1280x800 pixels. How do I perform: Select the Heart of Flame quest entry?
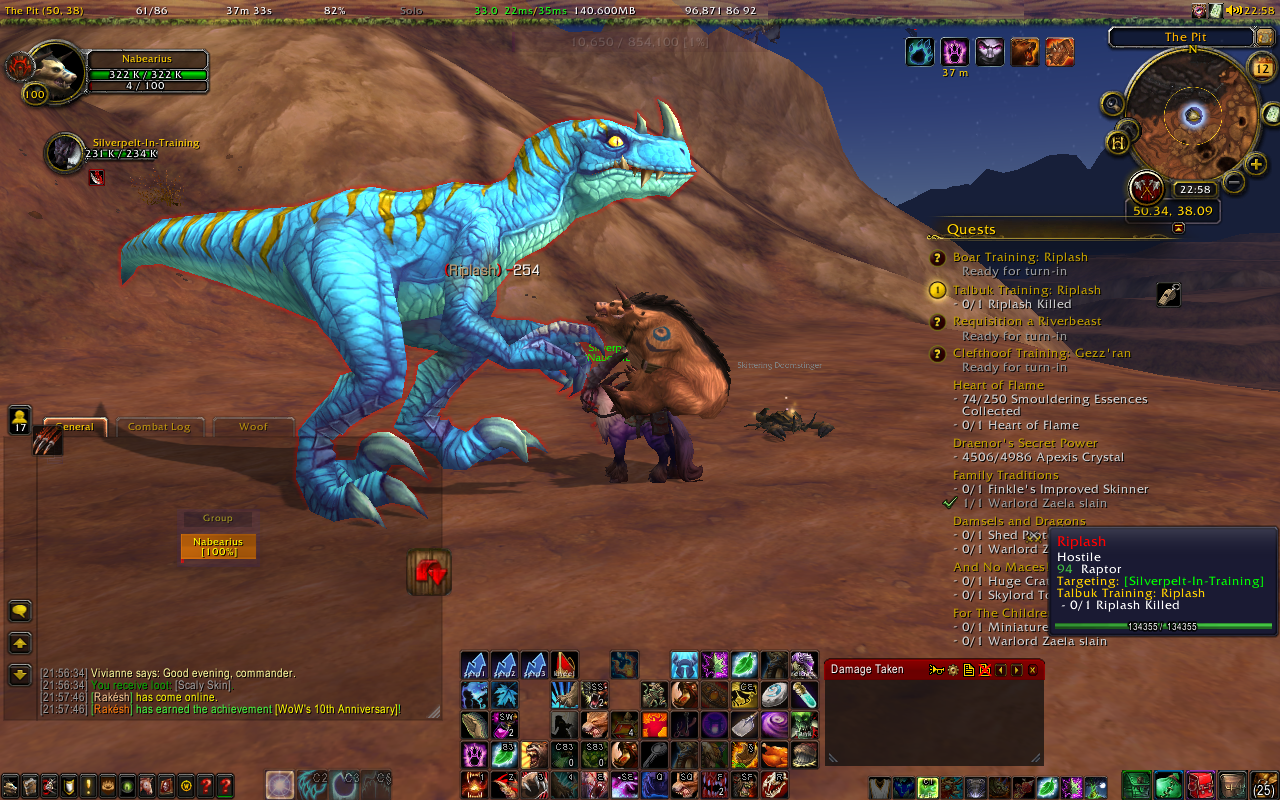coord(998,385)
